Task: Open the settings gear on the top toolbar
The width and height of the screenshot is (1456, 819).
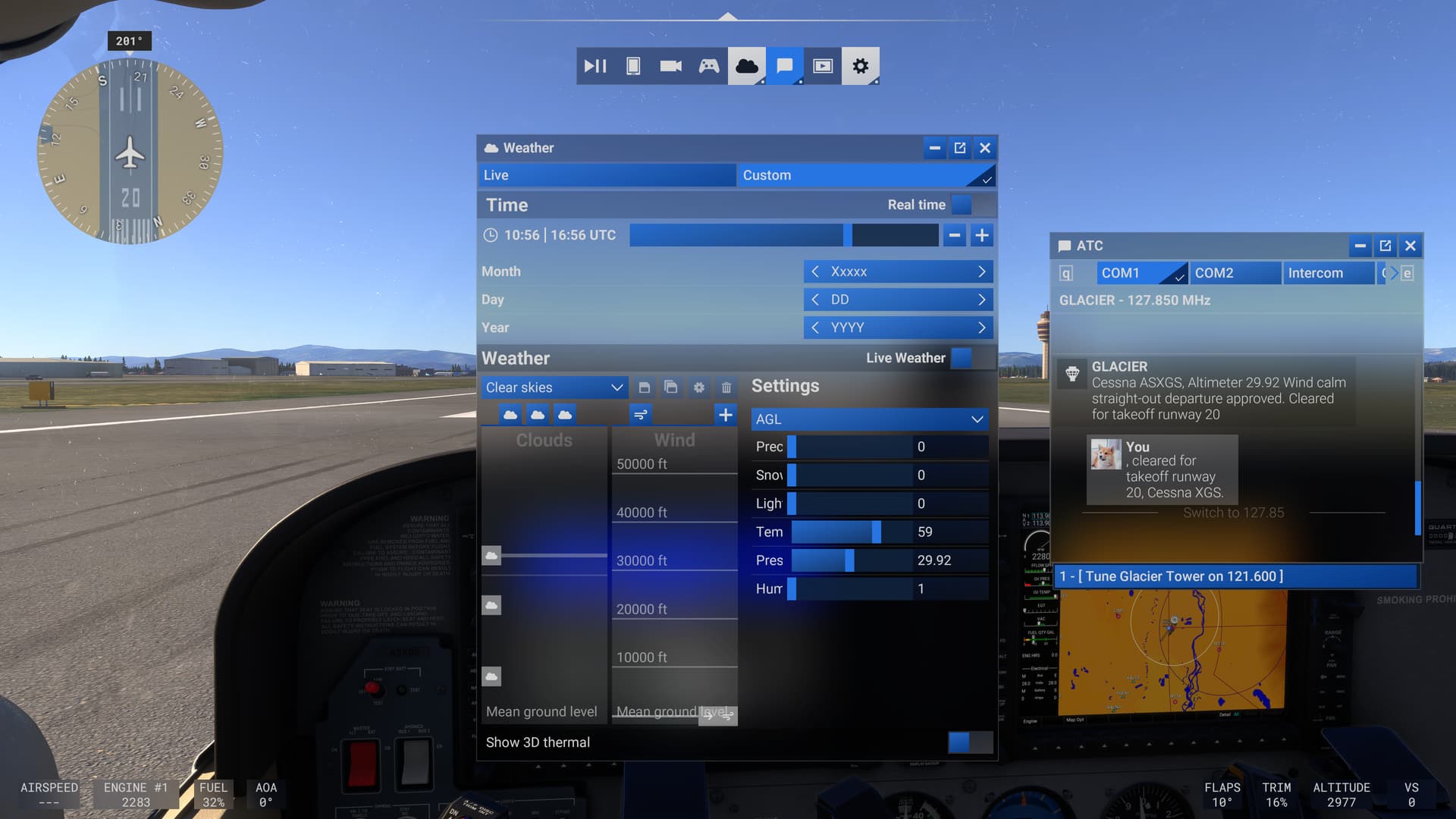Action: click(x=860, y=66)
